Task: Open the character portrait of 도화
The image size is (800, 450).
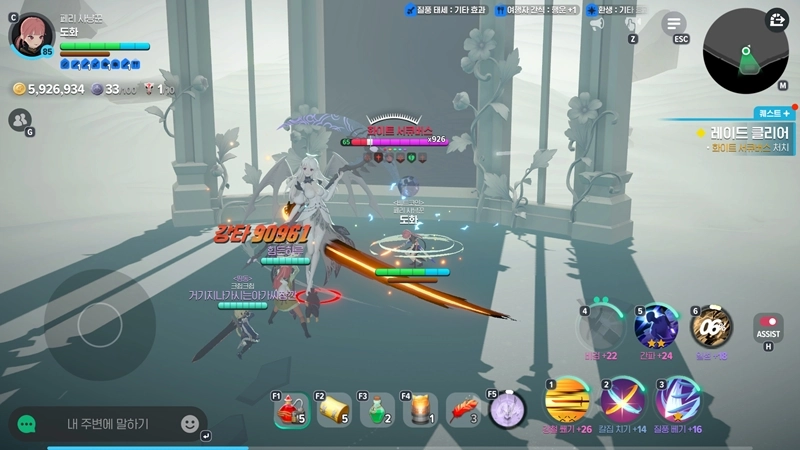Action: [32, 36]
